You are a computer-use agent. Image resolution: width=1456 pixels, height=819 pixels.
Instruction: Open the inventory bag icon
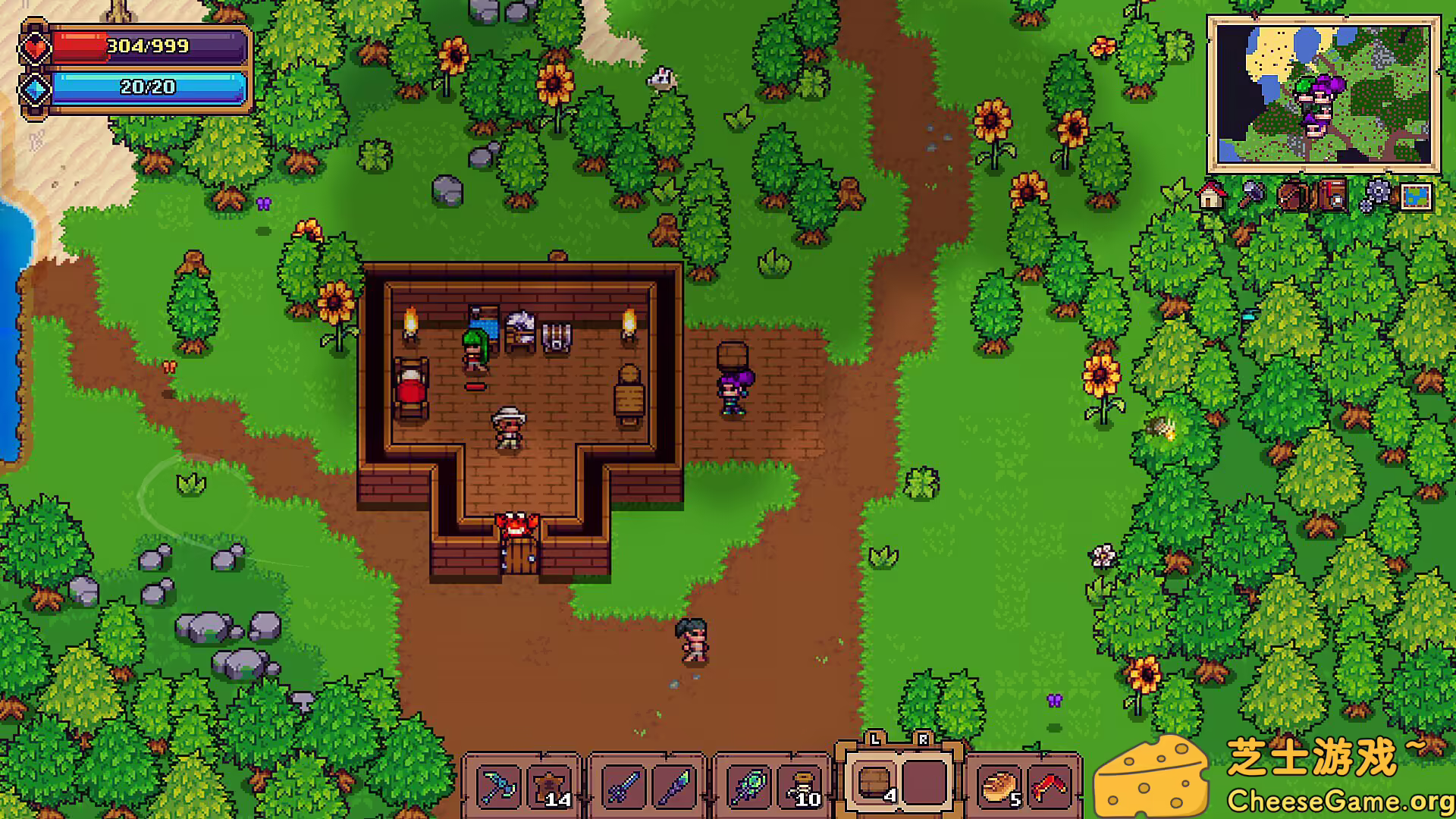click(1291, 196)
